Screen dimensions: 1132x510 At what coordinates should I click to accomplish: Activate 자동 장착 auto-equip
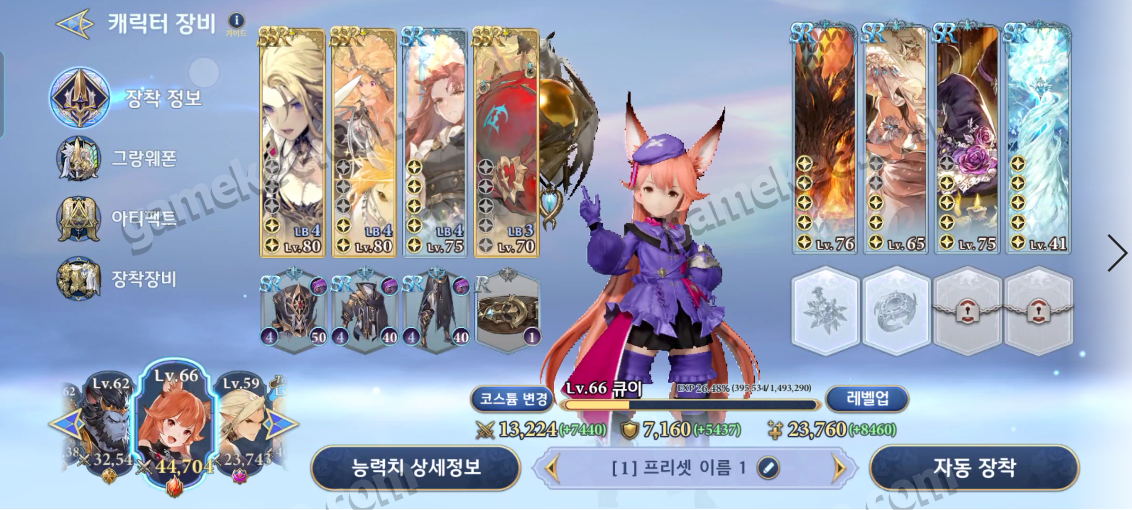974,467
